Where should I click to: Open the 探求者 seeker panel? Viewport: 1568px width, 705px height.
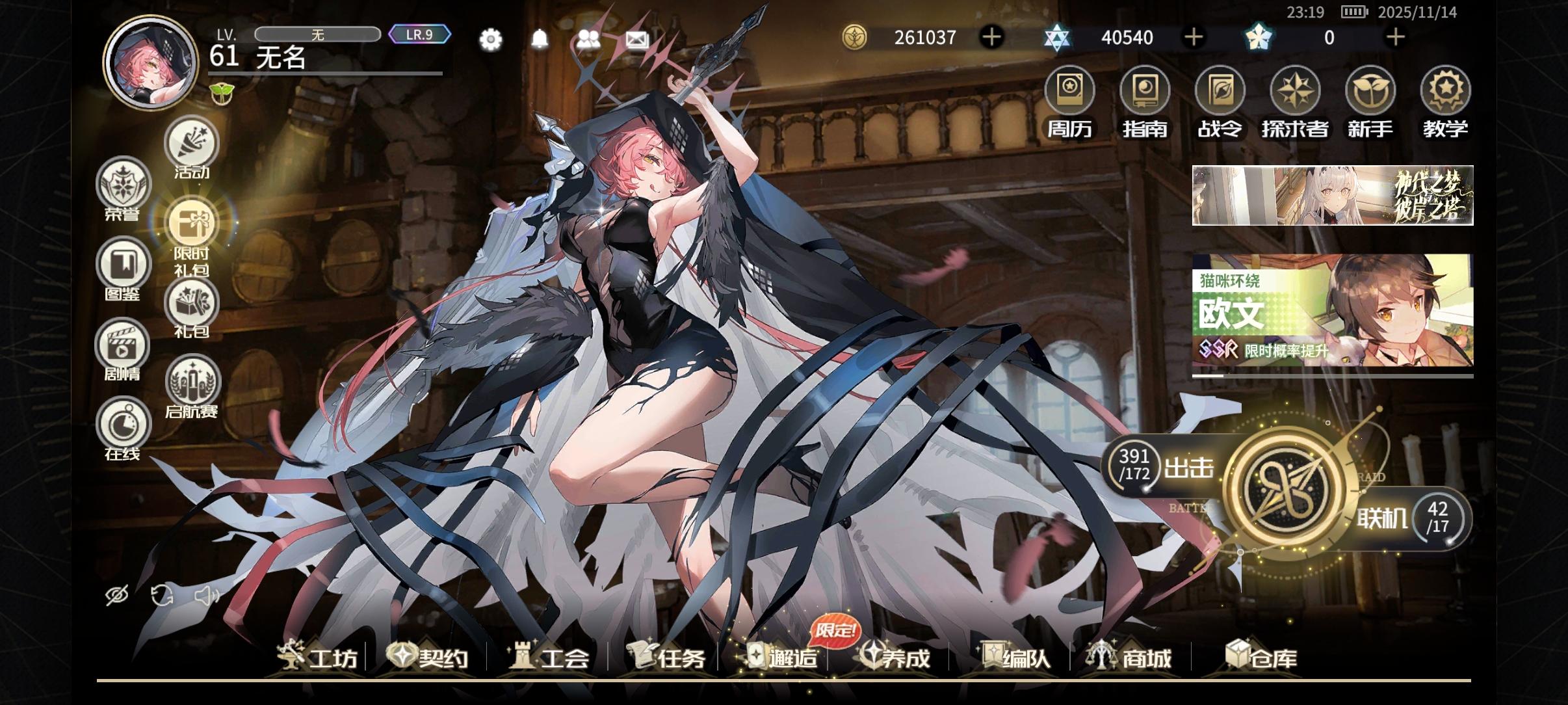tap(1296, 91)
